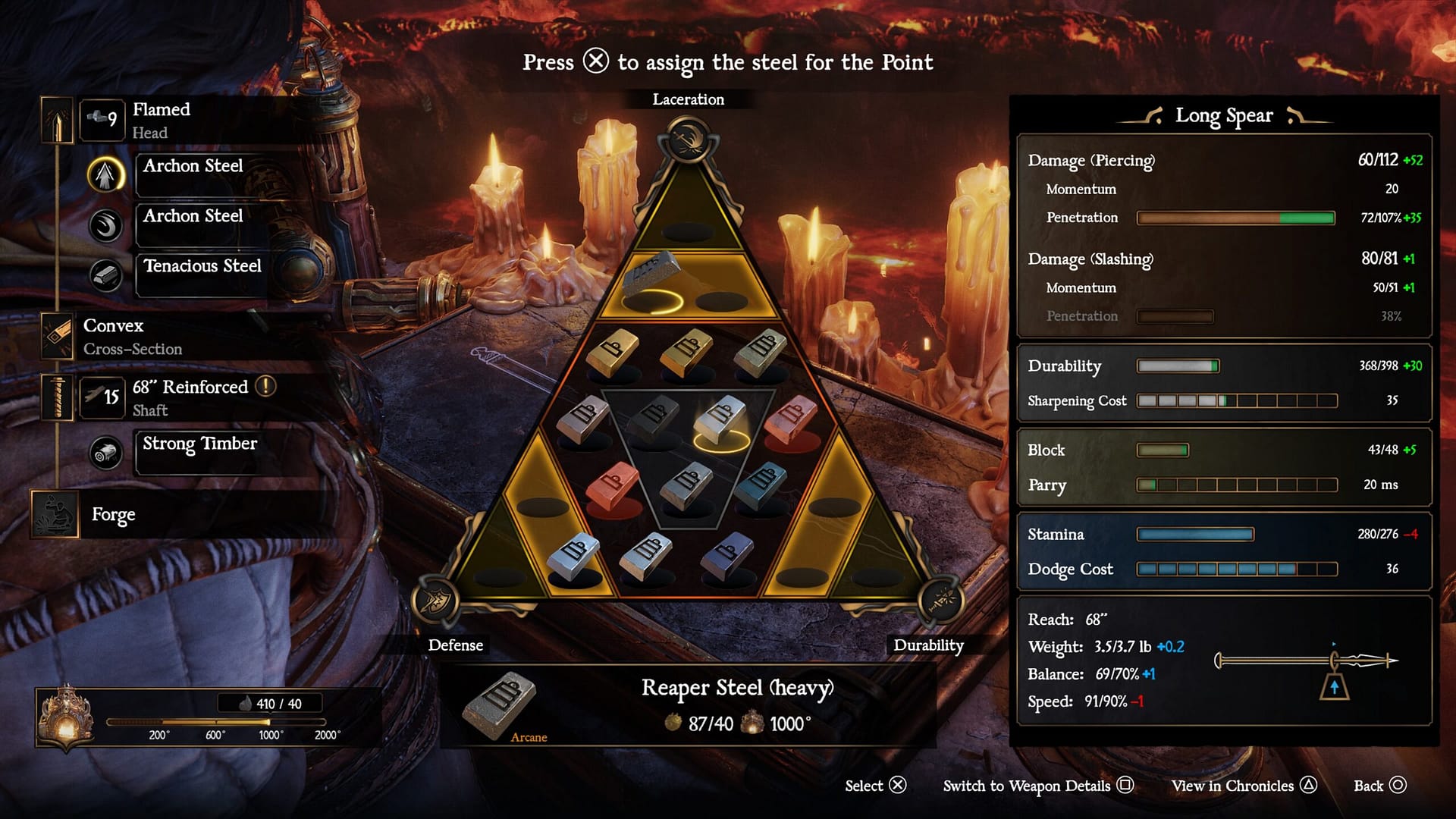This screenshot has width=1456, height=819.
Task: Click the Laceration emblem atop the triangle
Action: (x=688, y=141)
